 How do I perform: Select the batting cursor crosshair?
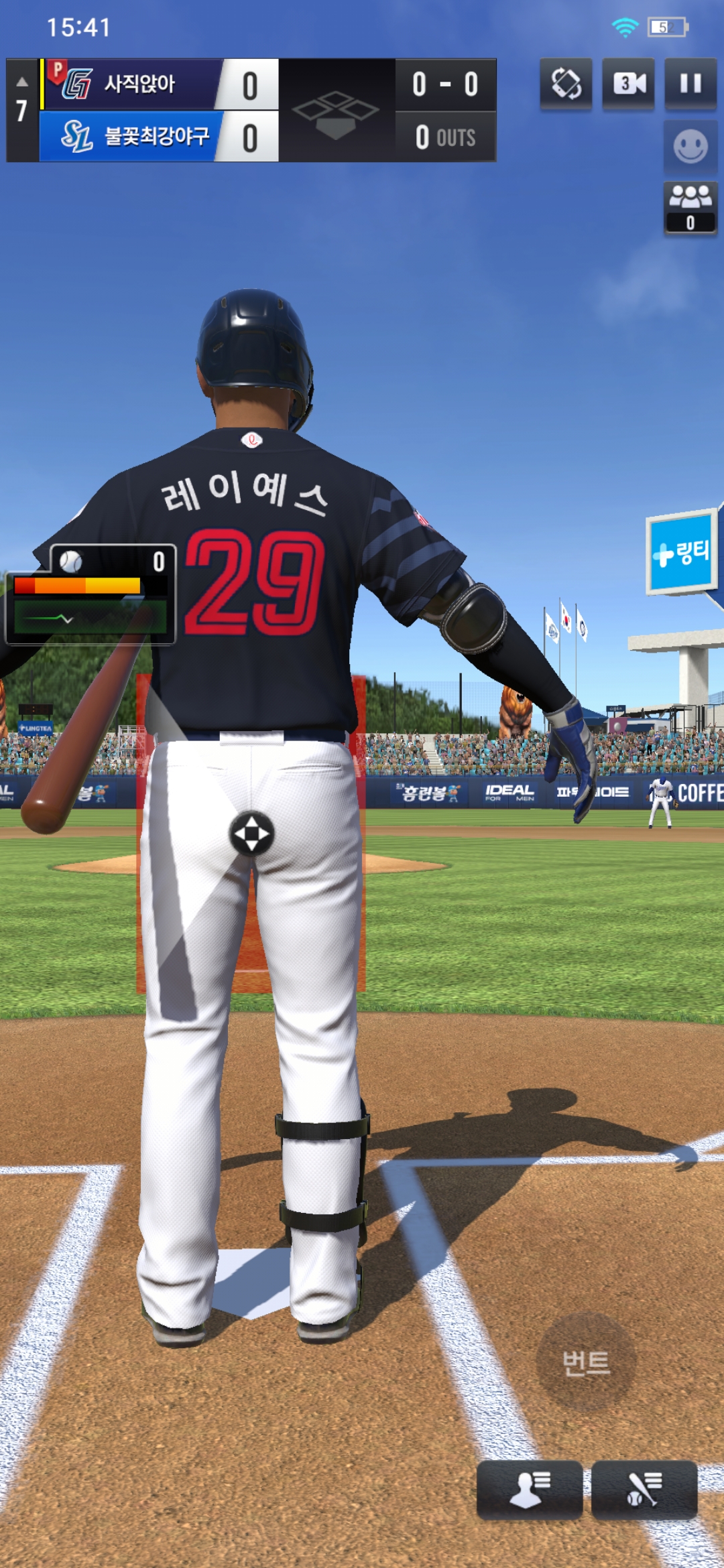[x=251, y=834]
